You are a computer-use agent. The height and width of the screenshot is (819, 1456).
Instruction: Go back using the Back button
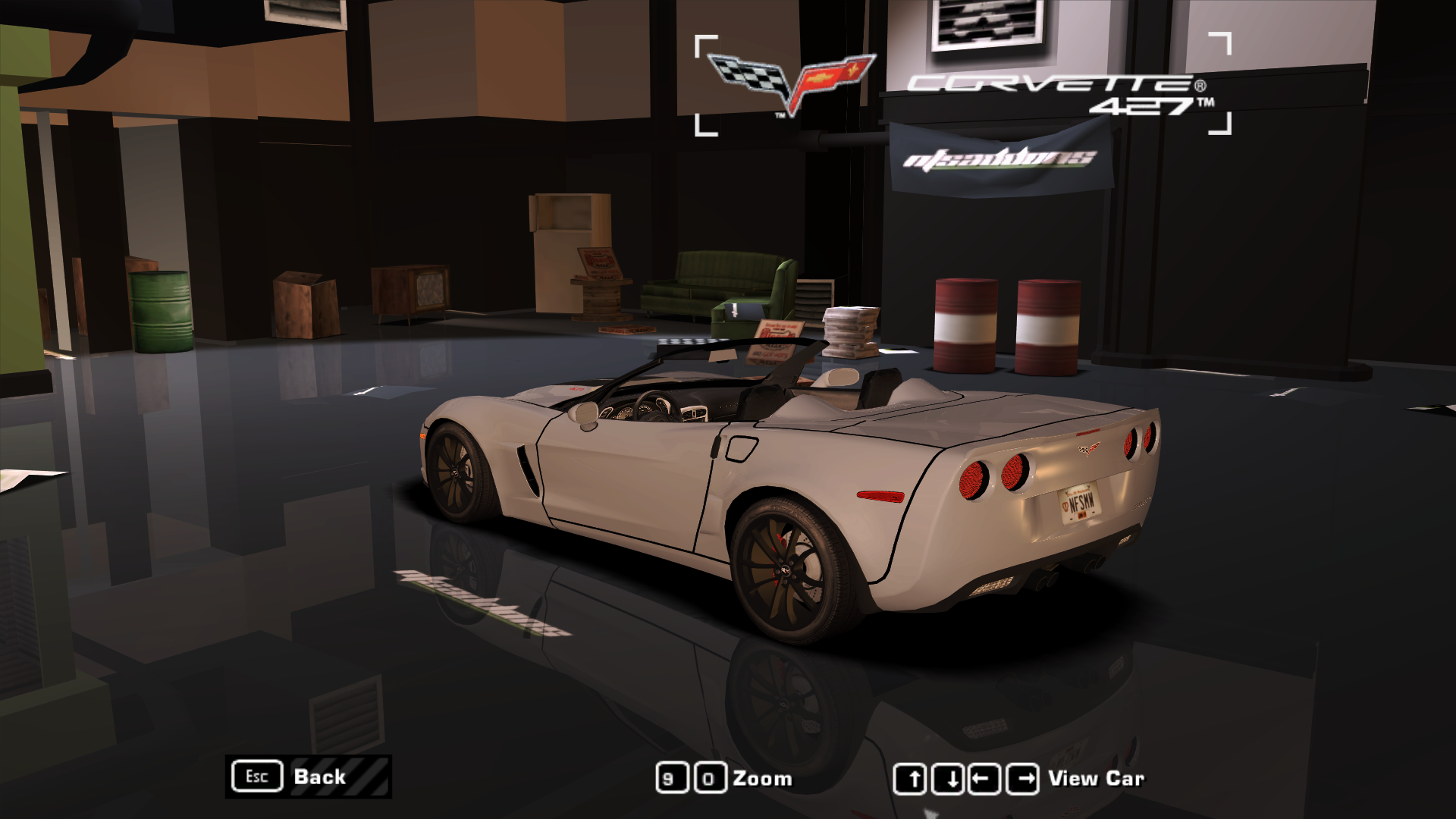[308, 777]
